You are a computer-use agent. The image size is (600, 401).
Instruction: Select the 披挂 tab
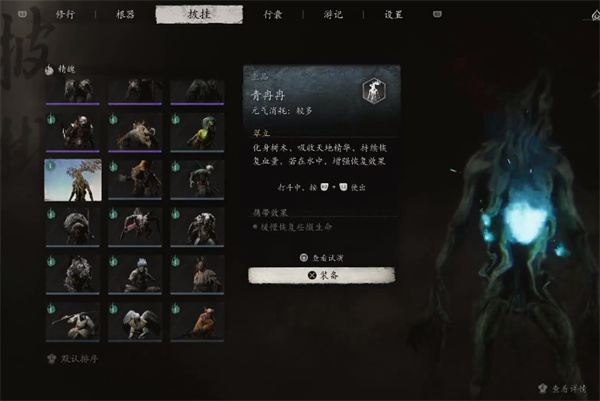coord(198,15)
